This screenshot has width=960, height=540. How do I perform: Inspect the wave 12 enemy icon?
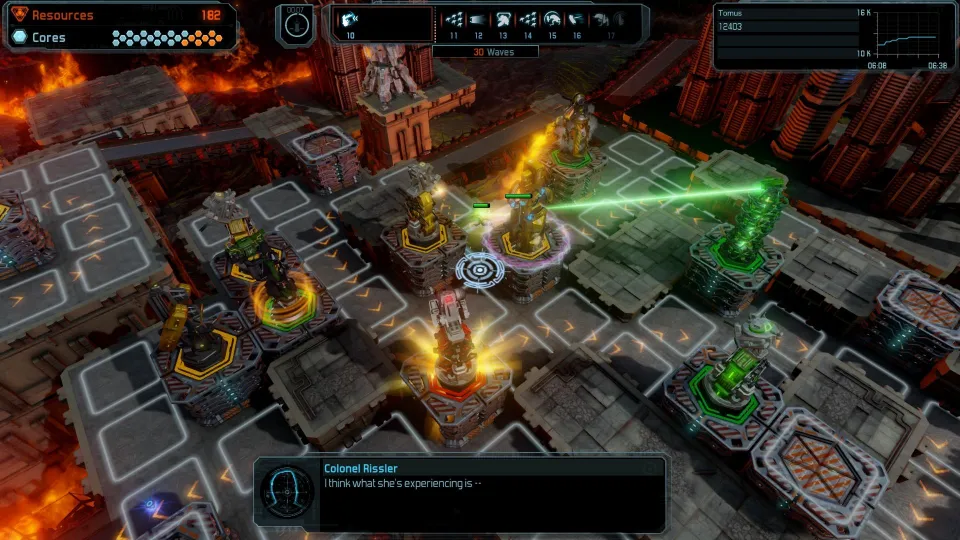click(478, 19)
